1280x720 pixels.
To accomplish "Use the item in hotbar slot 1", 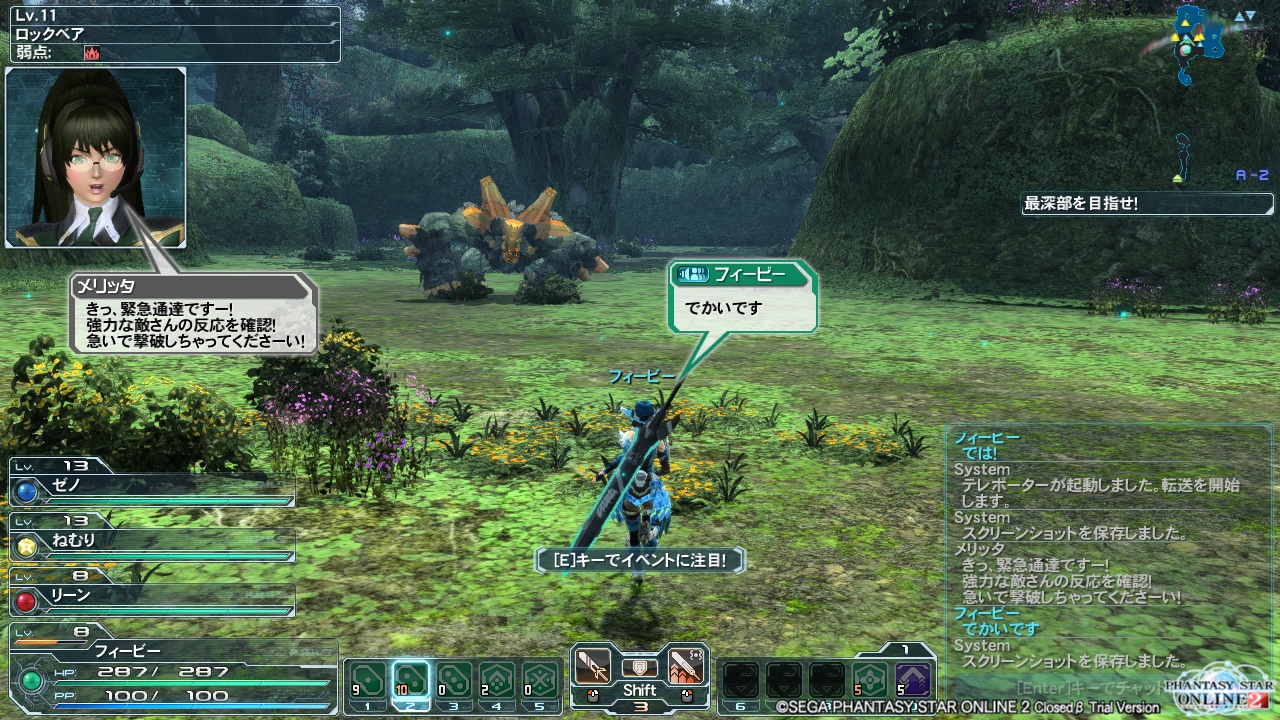I will [368, 681].
